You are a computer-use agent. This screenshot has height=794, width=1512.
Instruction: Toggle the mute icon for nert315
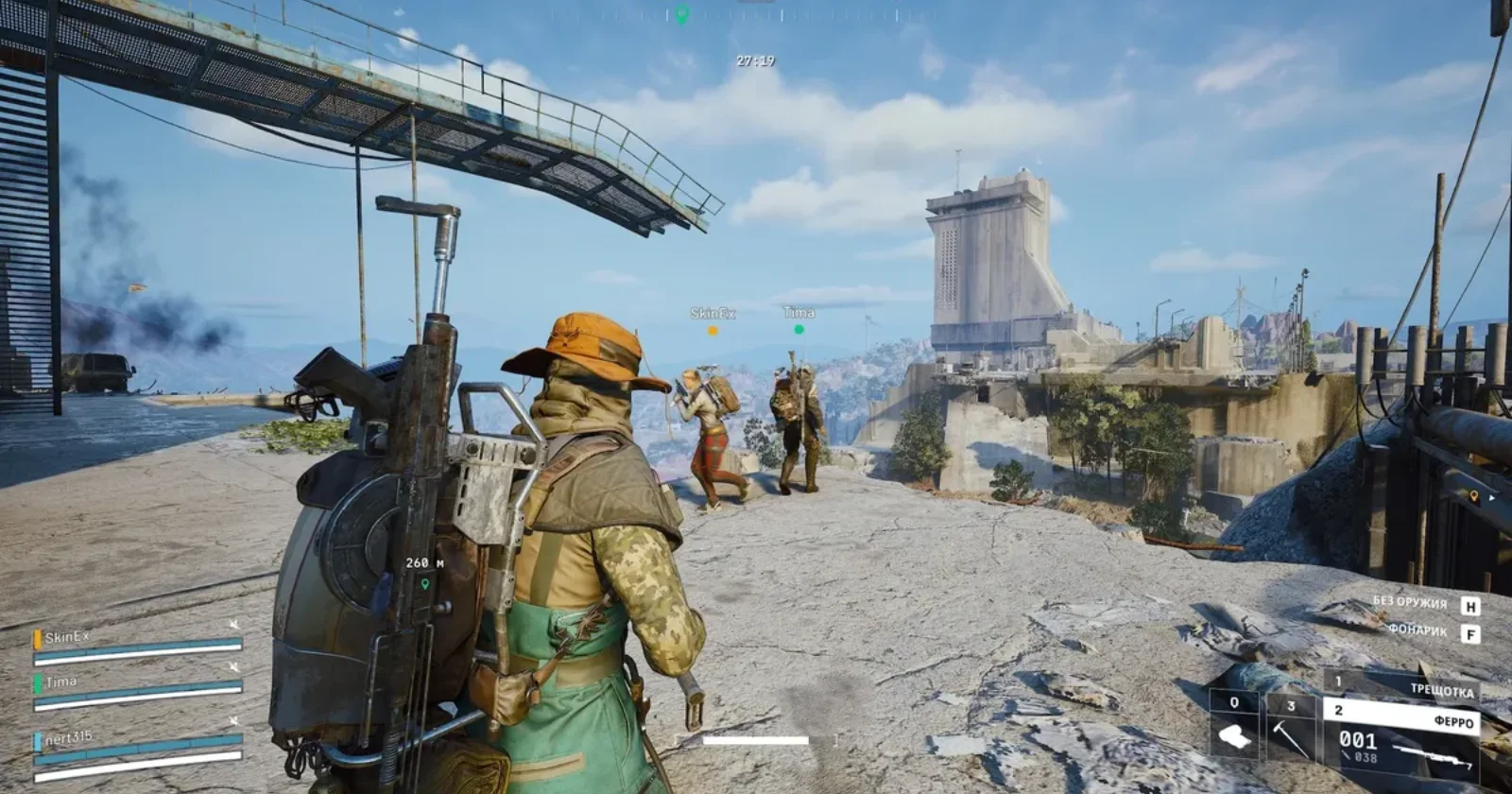tap(233, 723)
